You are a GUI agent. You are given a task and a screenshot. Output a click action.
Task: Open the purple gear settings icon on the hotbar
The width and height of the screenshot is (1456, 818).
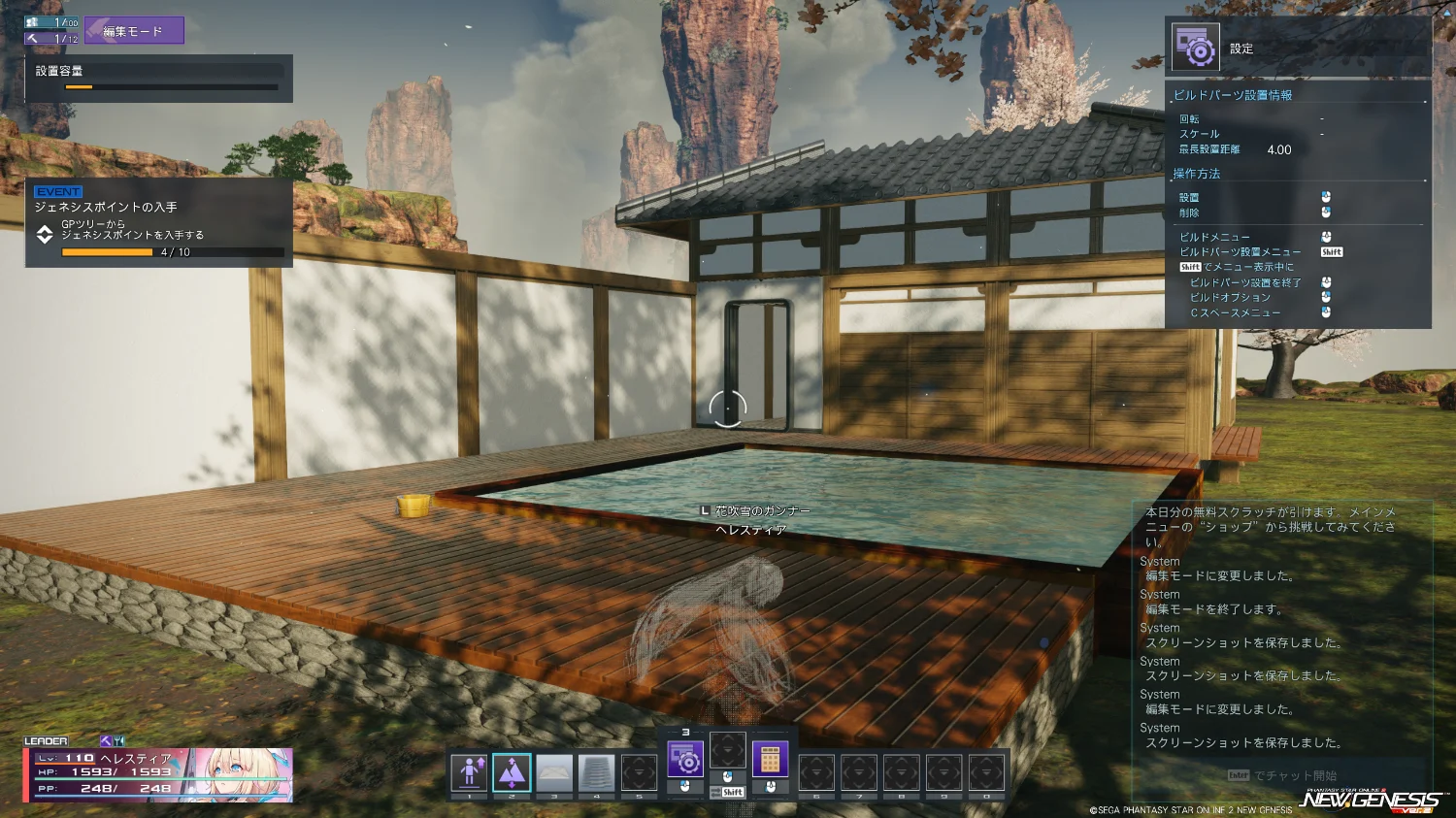(x=685, y=759)
